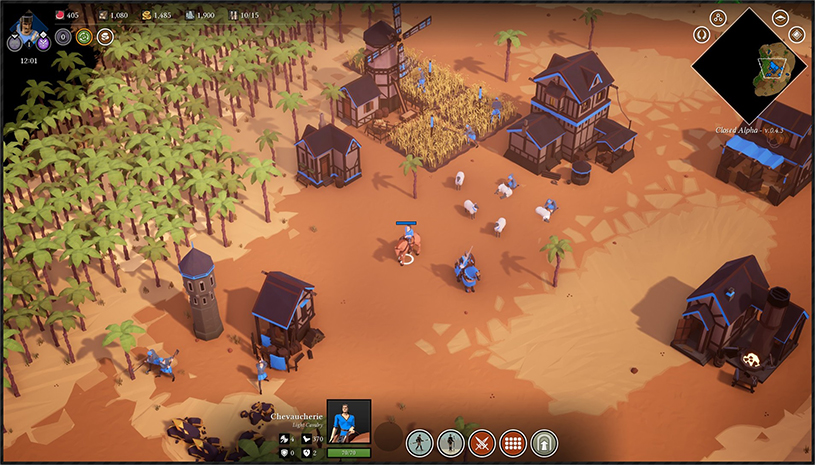
Task: Toggle the three-circles minimap button
Action: click(x=718, y=17)
